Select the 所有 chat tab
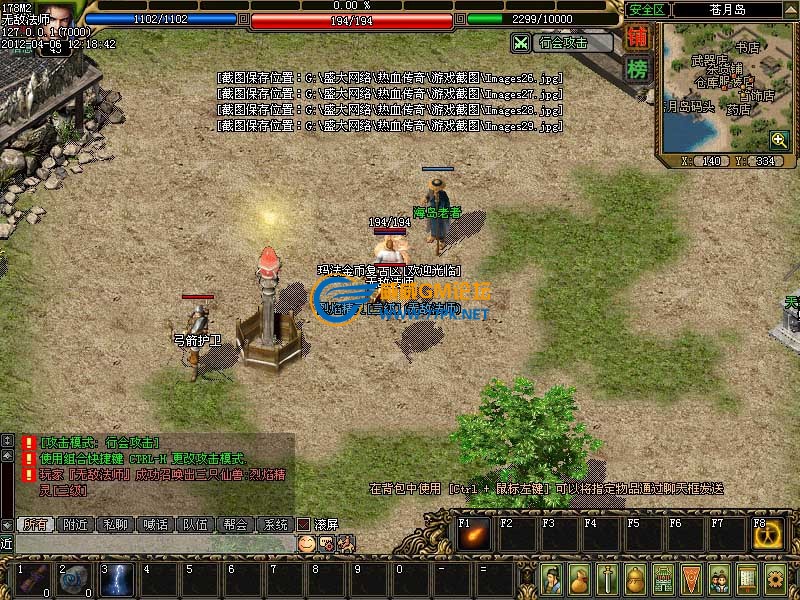This screenshot has height=600, width=800. [x=37, y=524]
